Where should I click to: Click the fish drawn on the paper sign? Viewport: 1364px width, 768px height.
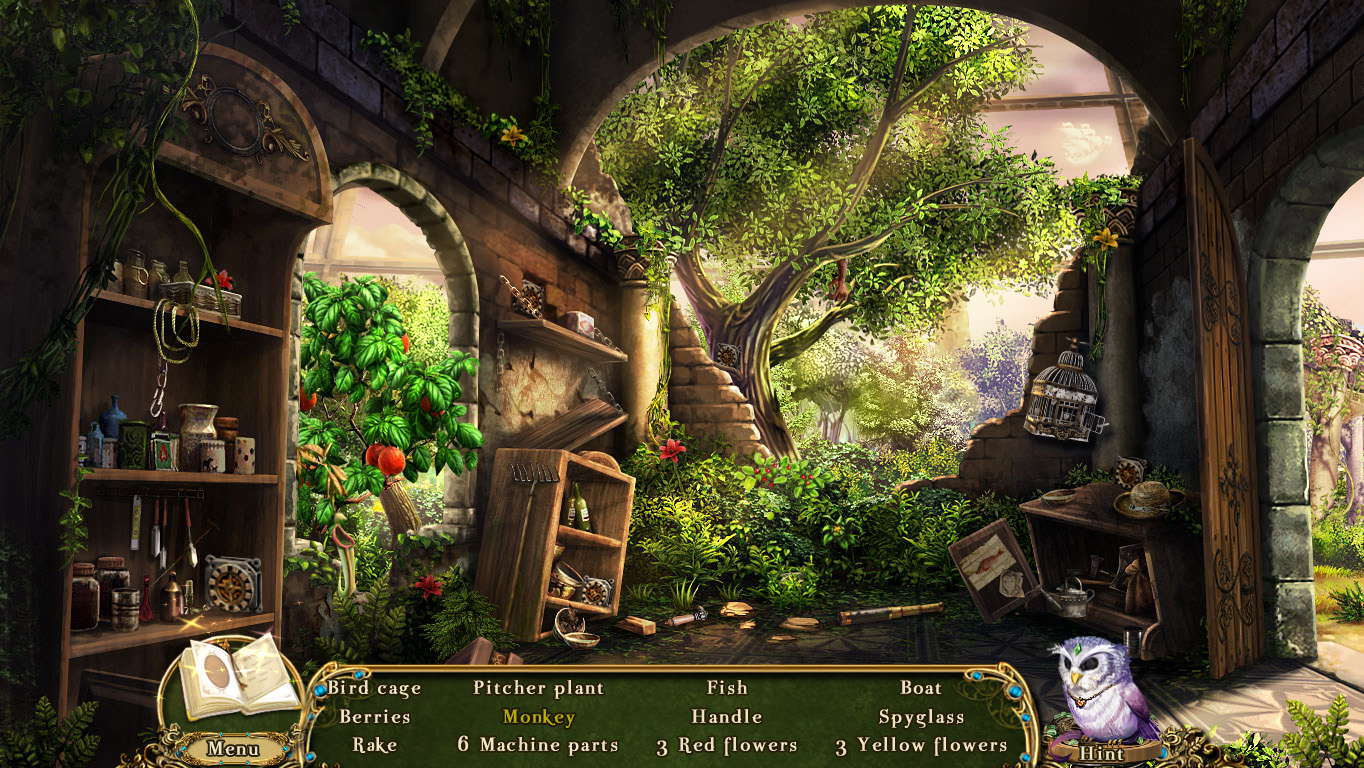click(x=986, y=562)
